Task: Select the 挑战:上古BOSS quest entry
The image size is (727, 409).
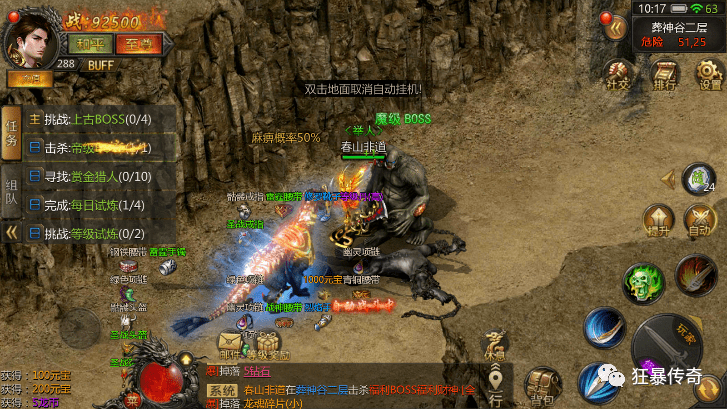Action: [97, 119]
